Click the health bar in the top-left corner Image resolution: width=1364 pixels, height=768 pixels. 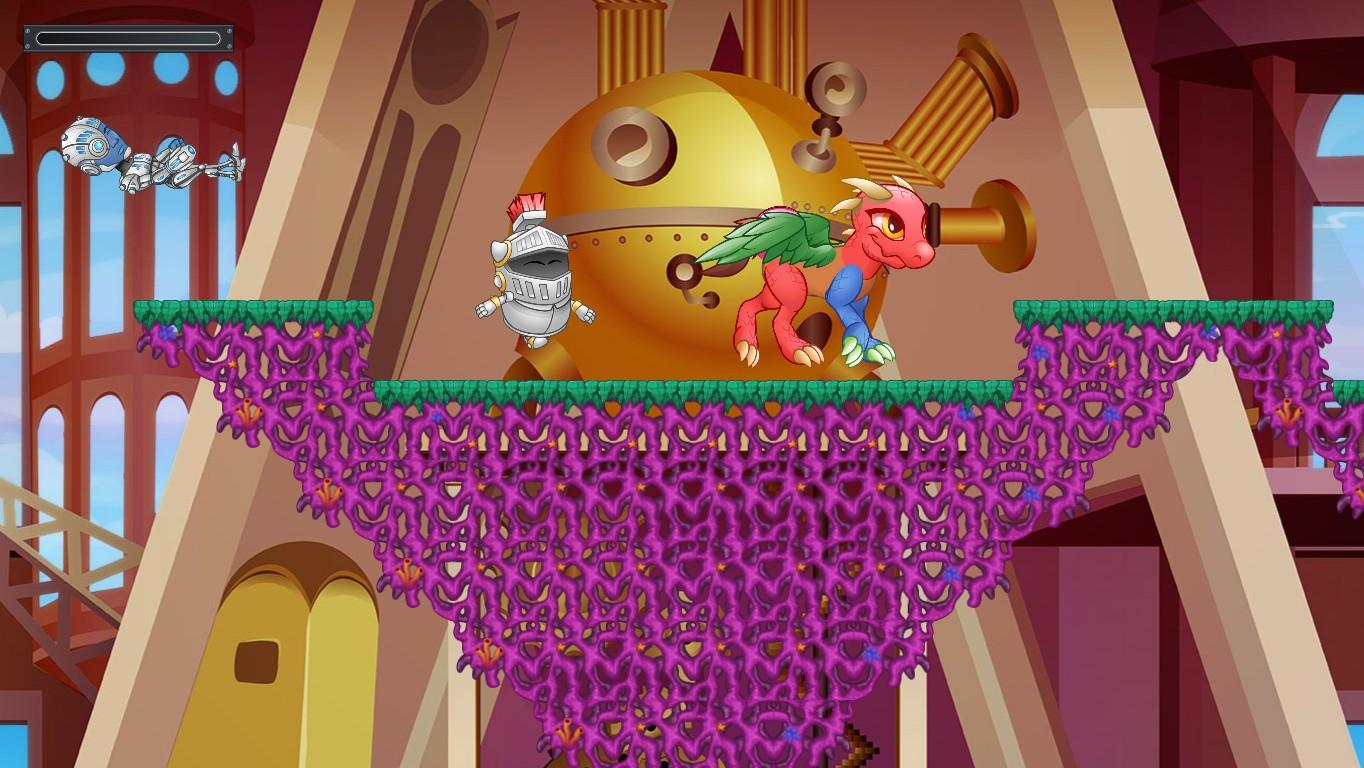128,38
